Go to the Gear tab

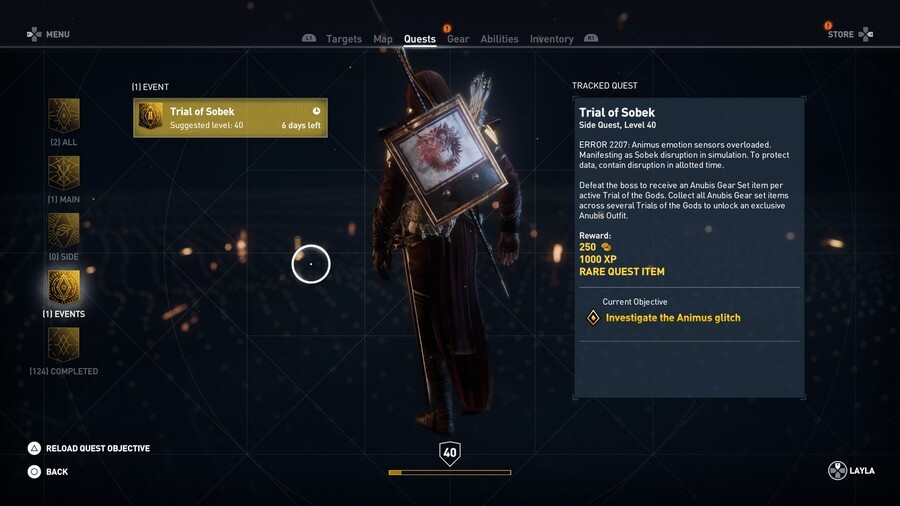pos(458,39)
